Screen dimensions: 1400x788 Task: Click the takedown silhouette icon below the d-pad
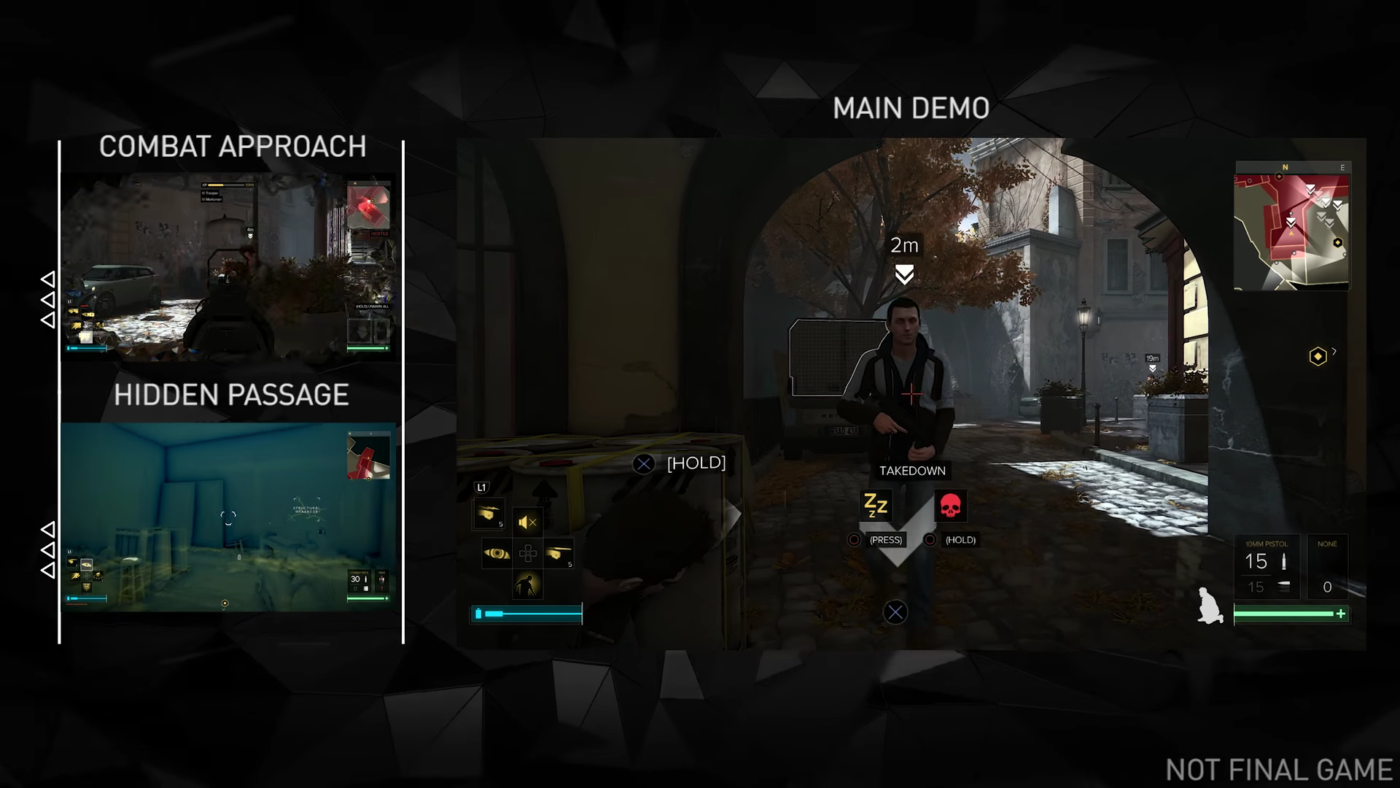click(527, 583)
